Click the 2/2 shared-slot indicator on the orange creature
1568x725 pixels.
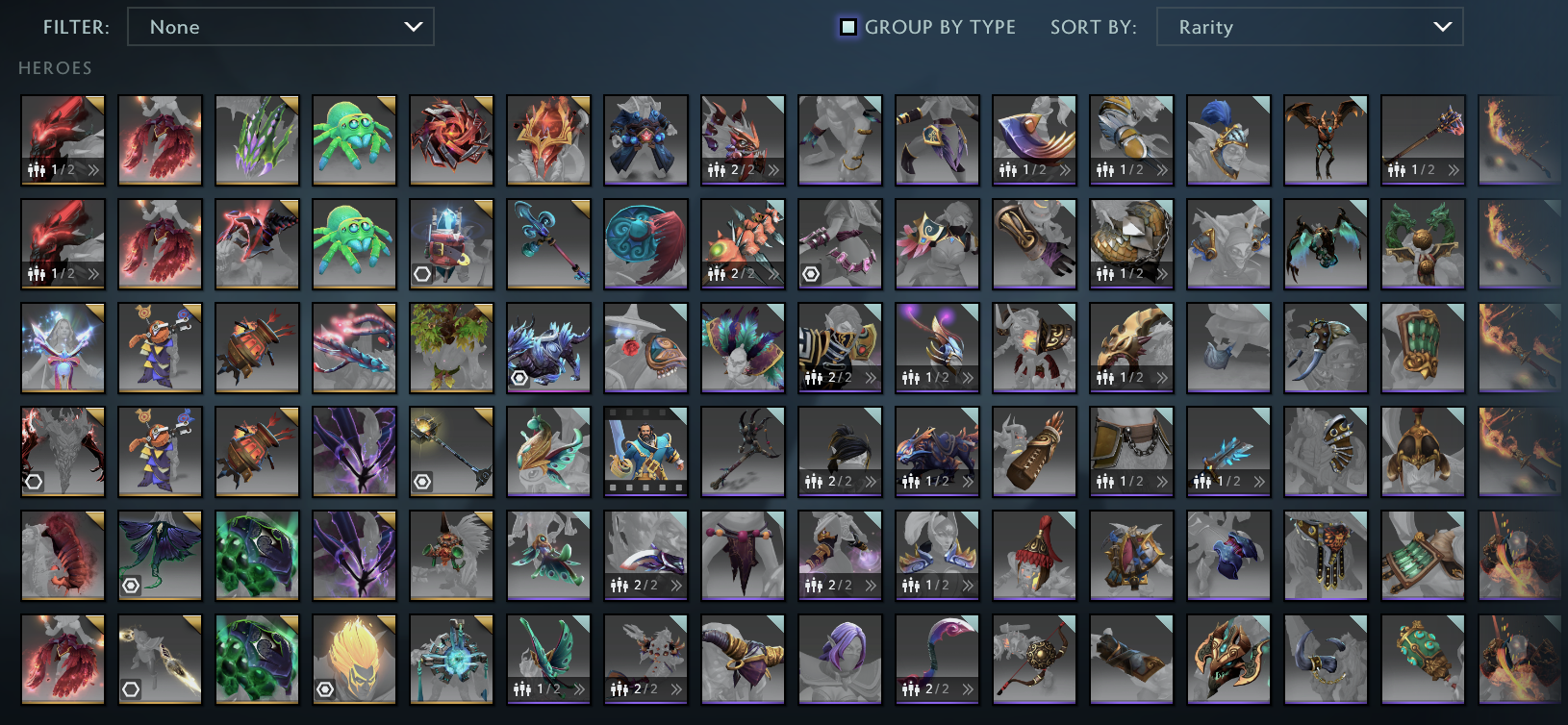[x=741, y=274]
